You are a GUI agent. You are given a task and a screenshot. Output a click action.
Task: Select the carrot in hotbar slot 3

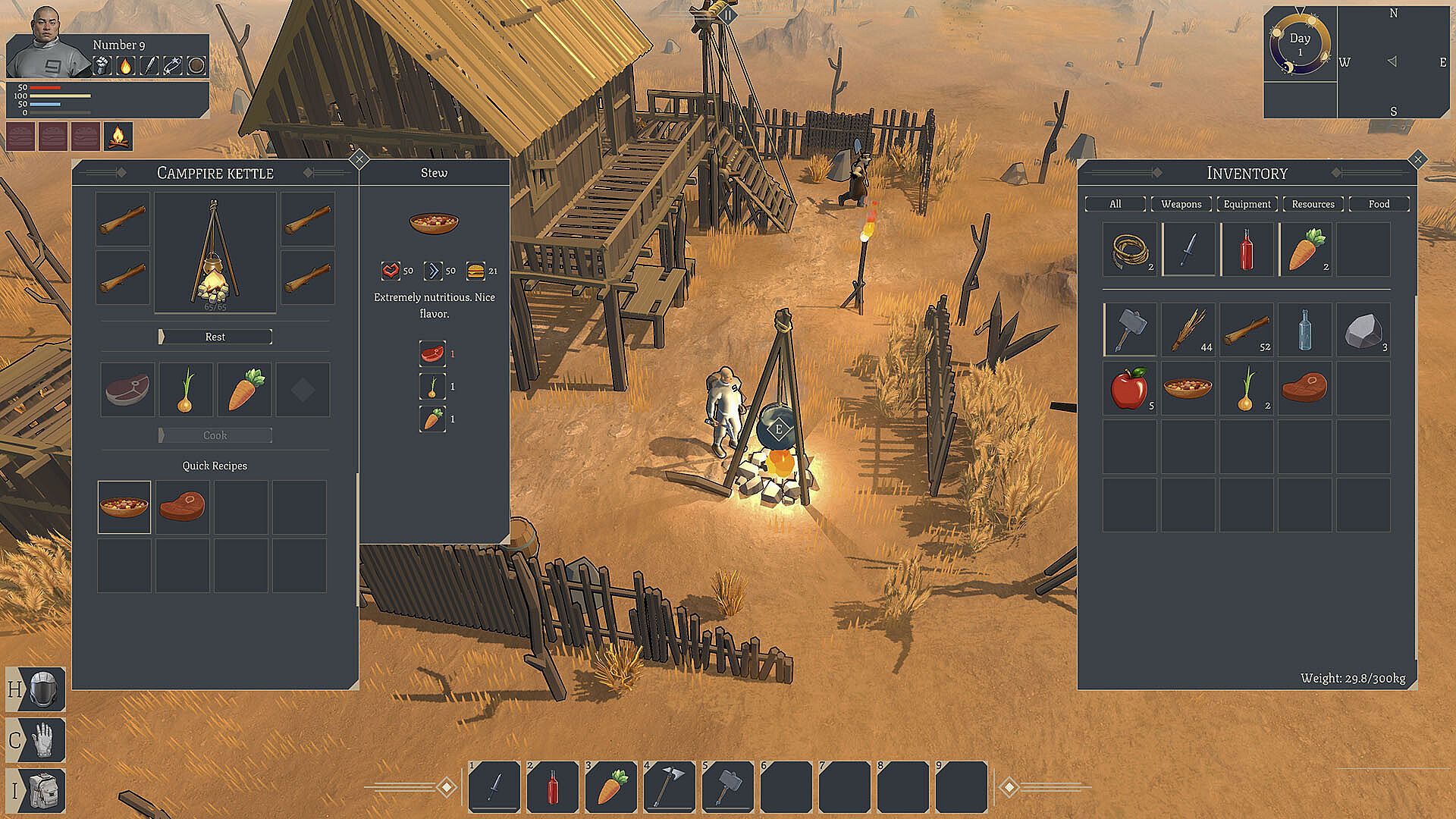coord(611,786)
